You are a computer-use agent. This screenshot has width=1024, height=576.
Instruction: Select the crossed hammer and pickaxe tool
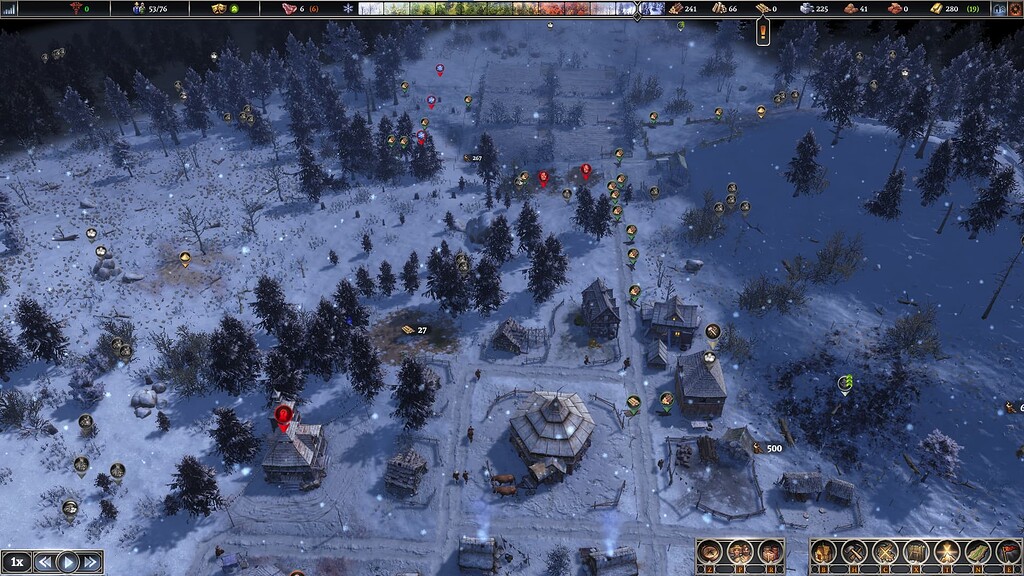click(855, 551)
